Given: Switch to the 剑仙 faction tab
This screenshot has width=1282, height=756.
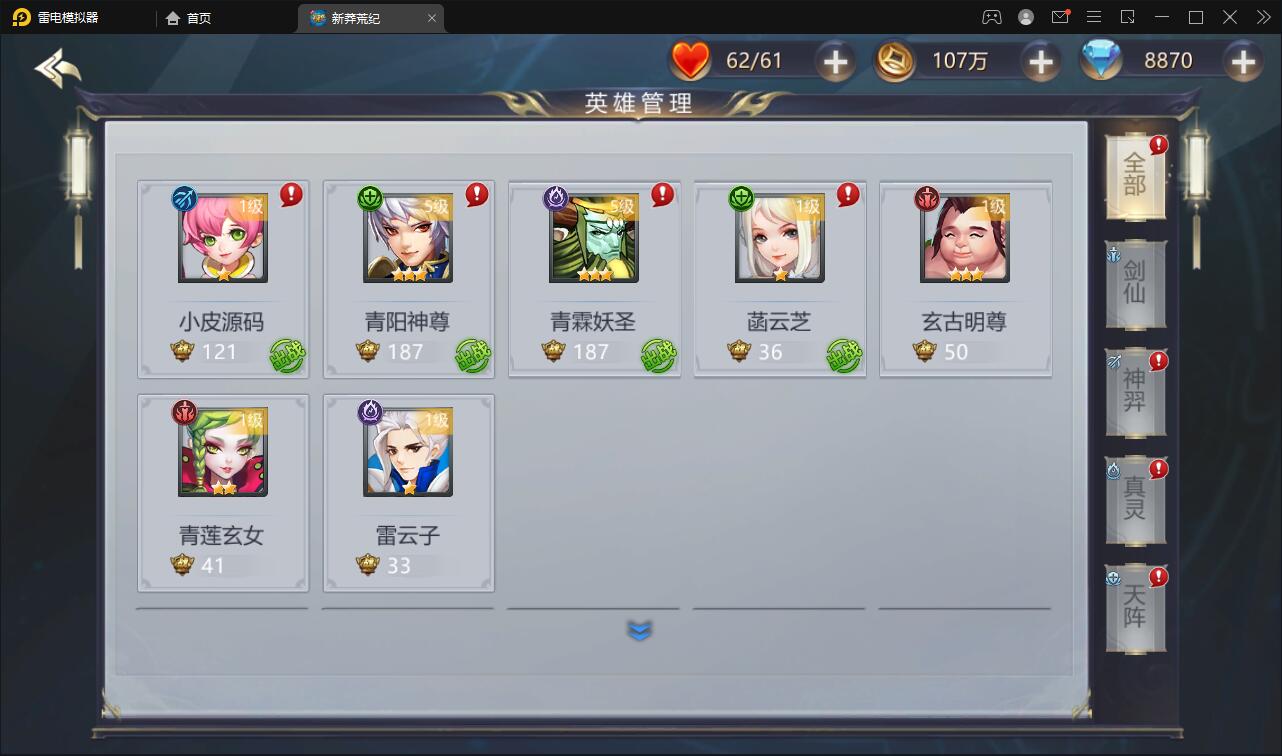Looking at the screenshot, I should pos(1136,285).
